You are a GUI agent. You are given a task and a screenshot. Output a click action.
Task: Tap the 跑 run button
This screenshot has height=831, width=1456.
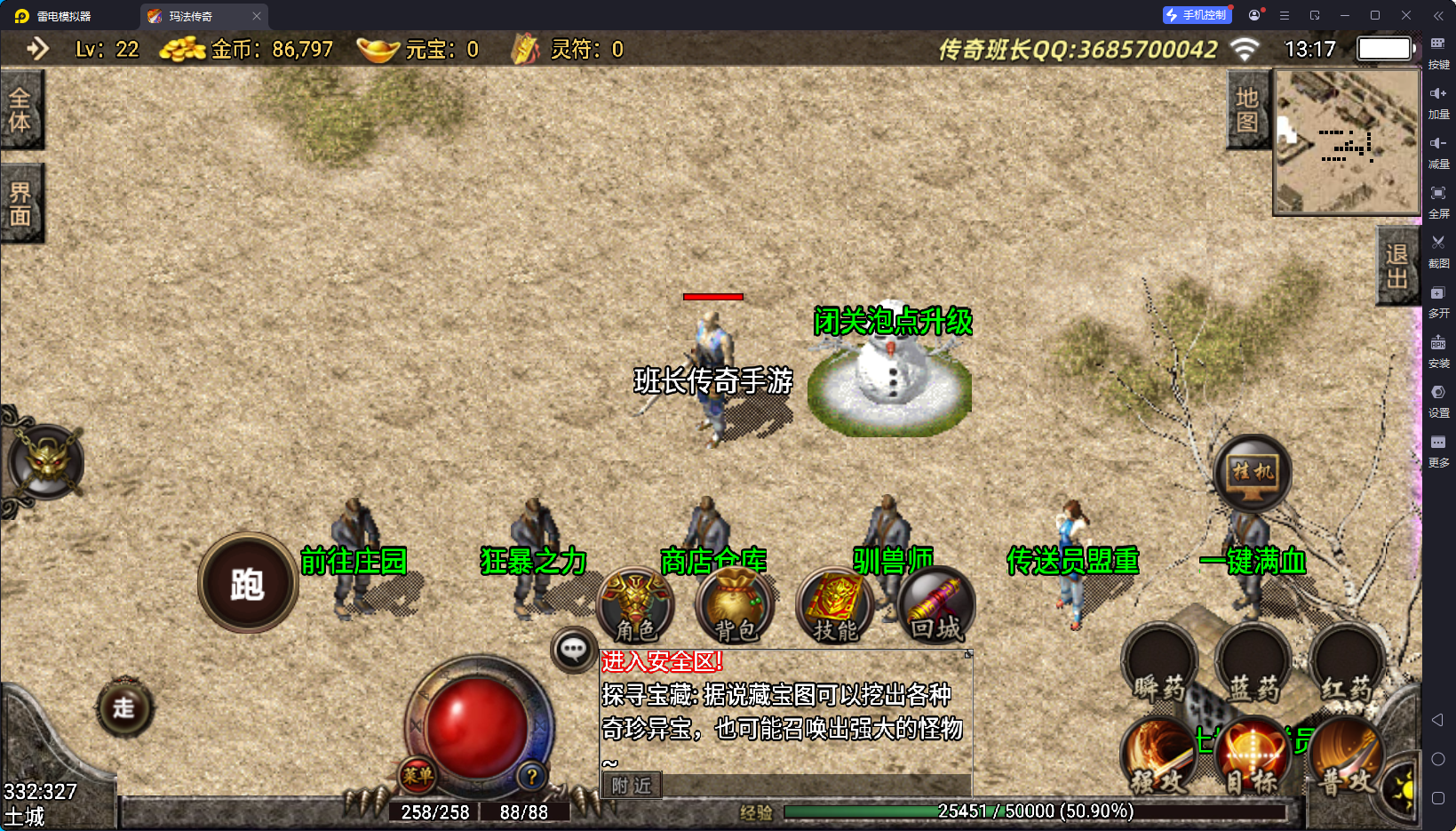(248, 584)
